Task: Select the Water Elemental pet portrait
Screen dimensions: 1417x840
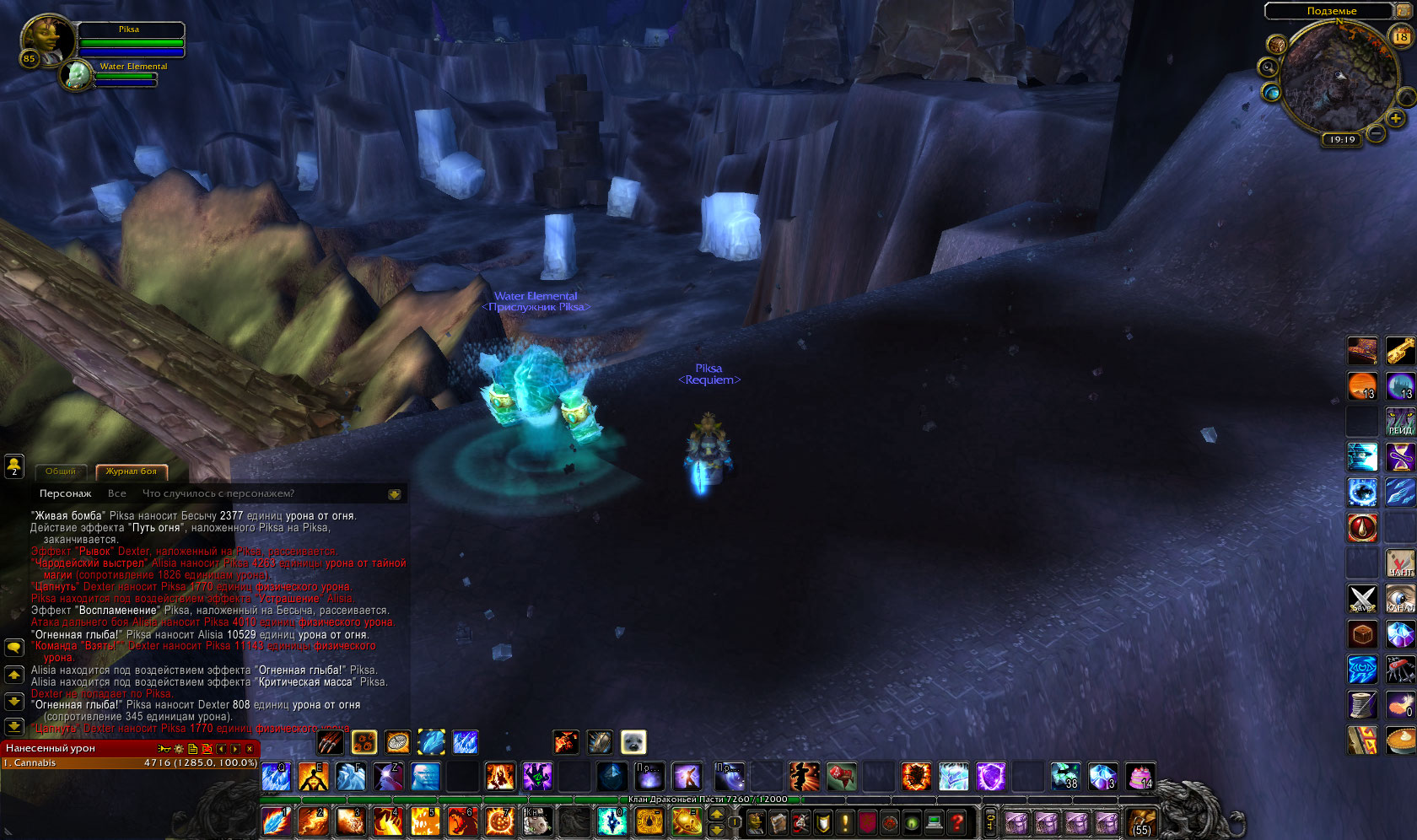Action: (78, 74)
